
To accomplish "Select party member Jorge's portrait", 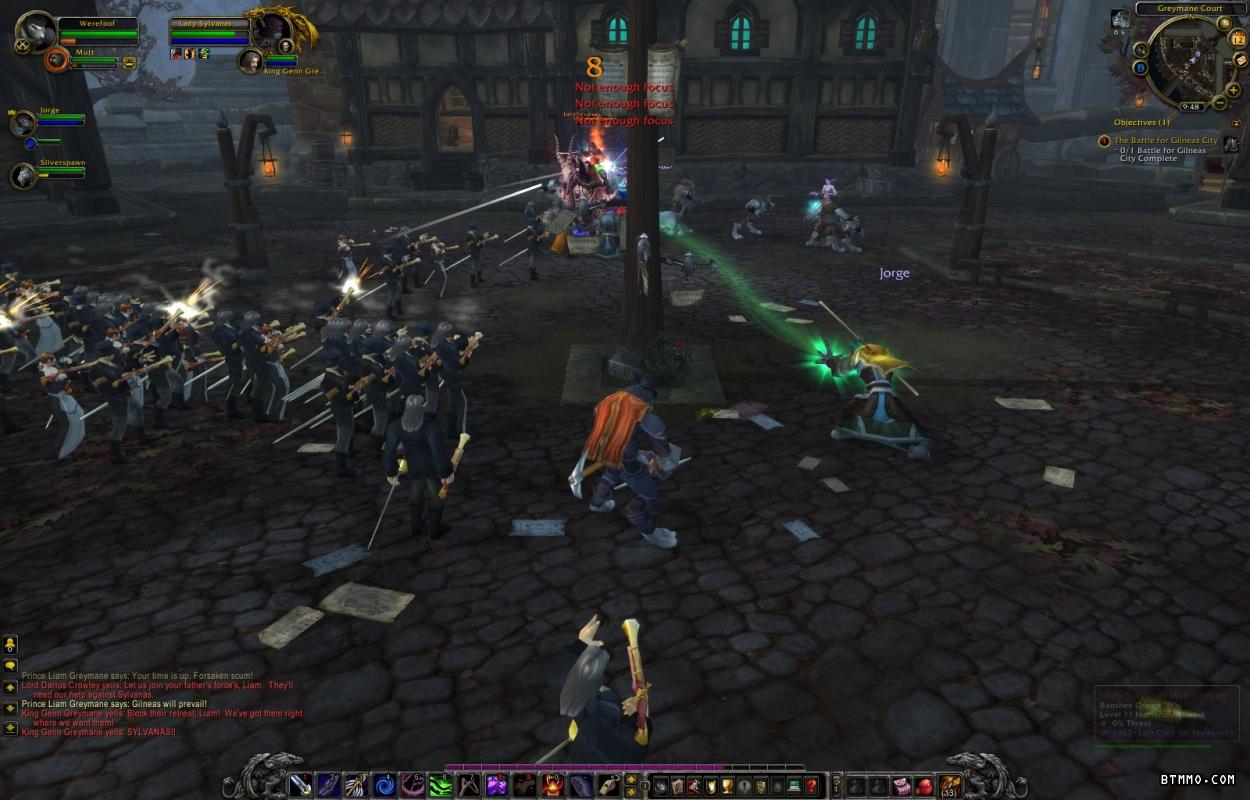I will click(x=23, y=124).
